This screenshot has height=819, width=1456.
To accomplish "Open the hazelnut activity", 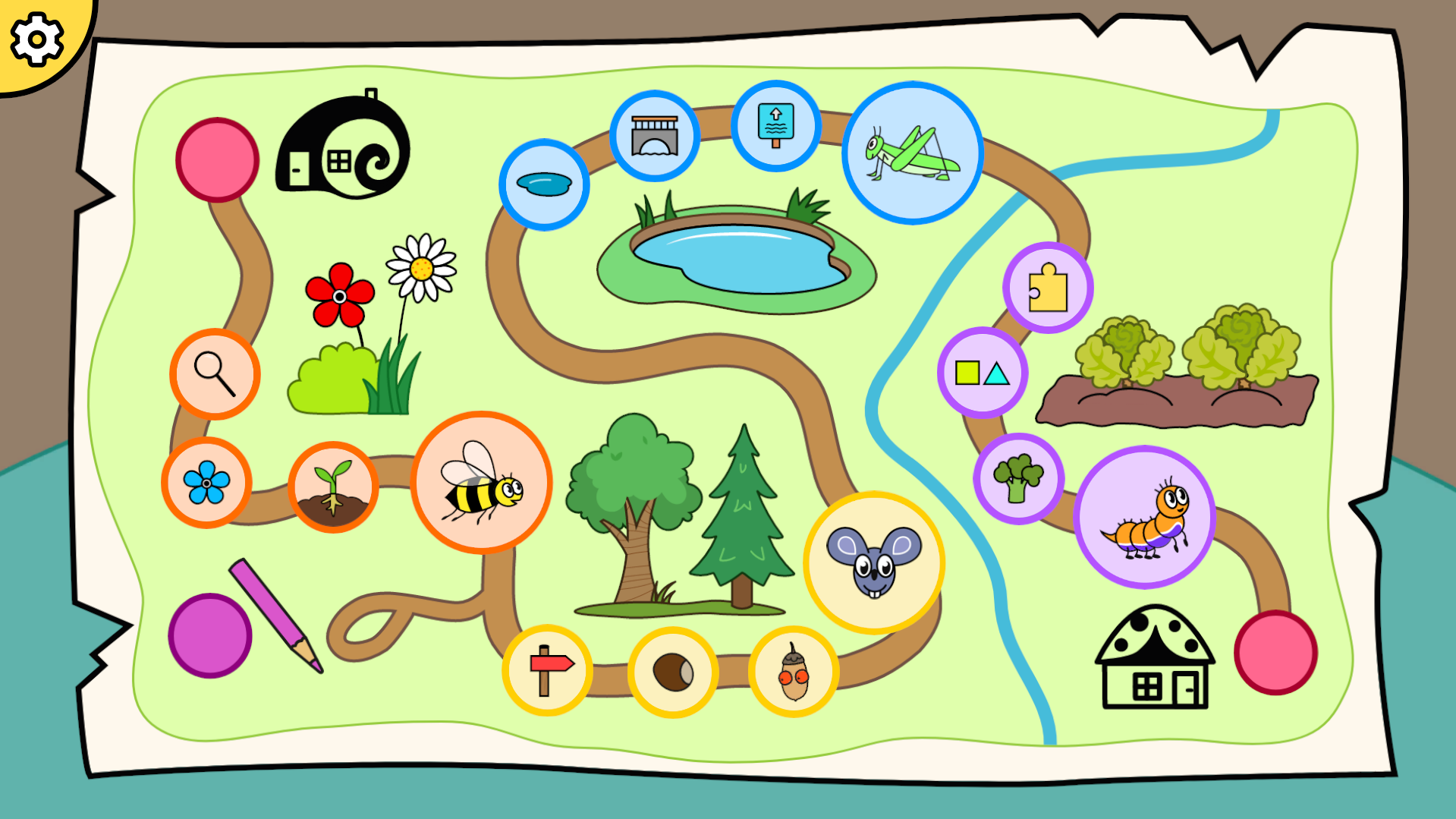I will (673, 673).
